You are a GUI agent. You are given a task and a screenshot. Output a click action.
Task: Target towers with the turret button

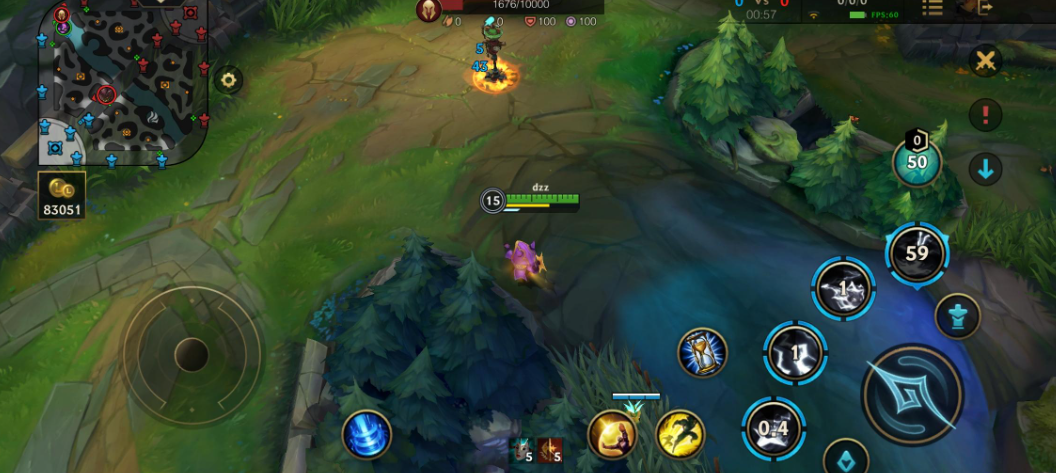957,317
